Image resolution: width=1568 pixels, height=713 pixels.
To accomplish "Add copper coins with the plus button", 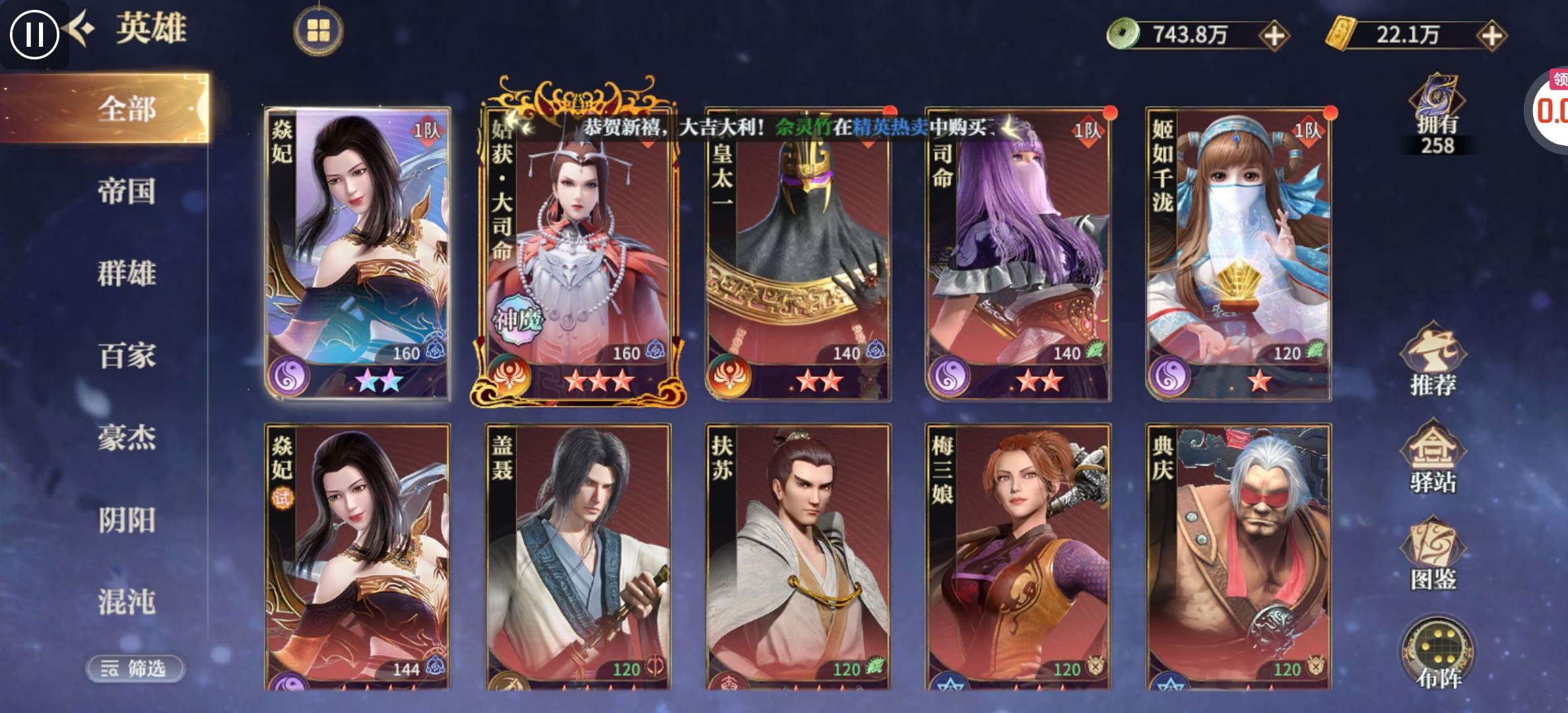I will 1274,36.
